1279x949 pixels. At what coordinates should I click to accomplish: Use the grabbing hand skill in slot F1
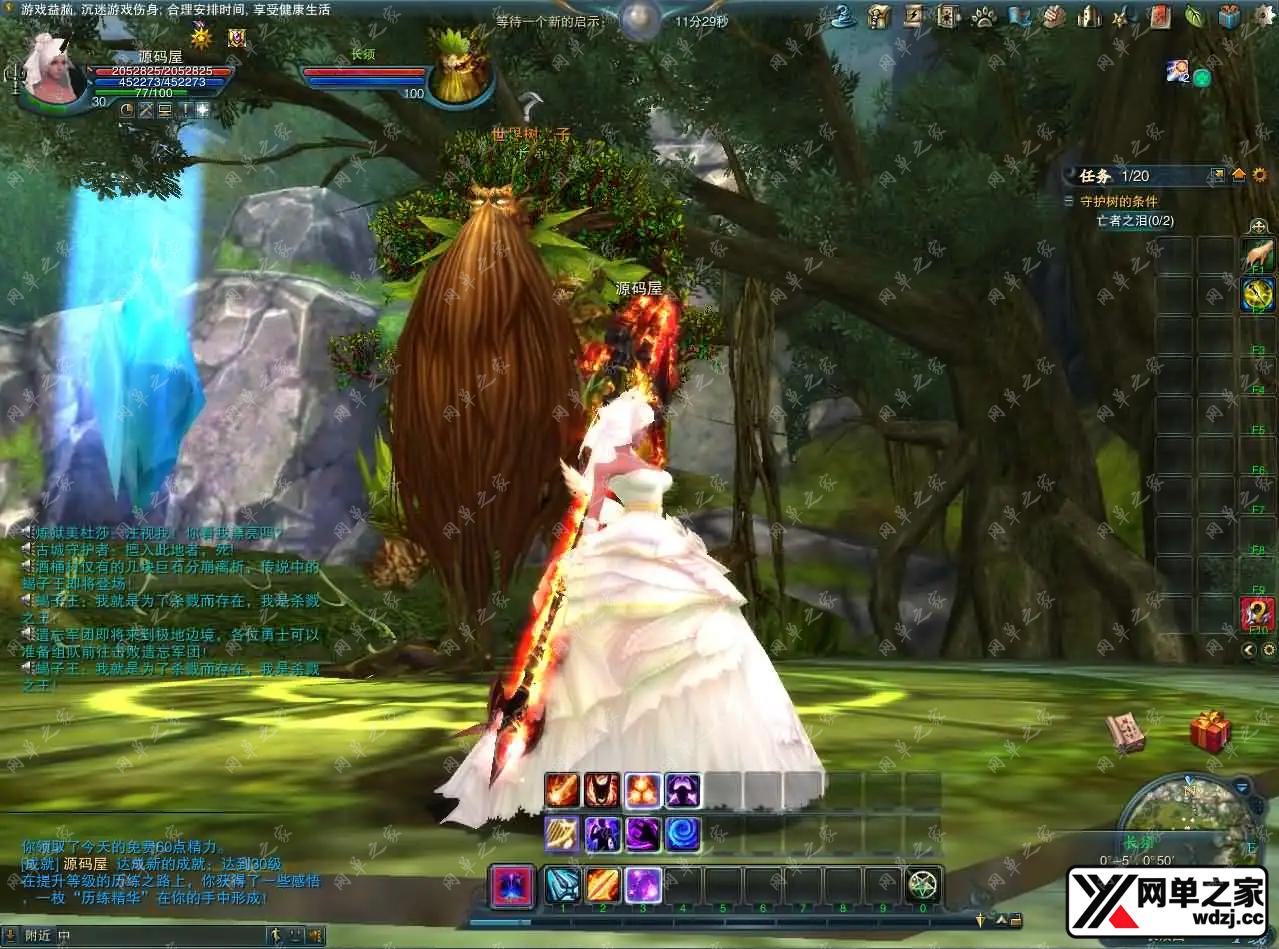(x=1257, y=254)
